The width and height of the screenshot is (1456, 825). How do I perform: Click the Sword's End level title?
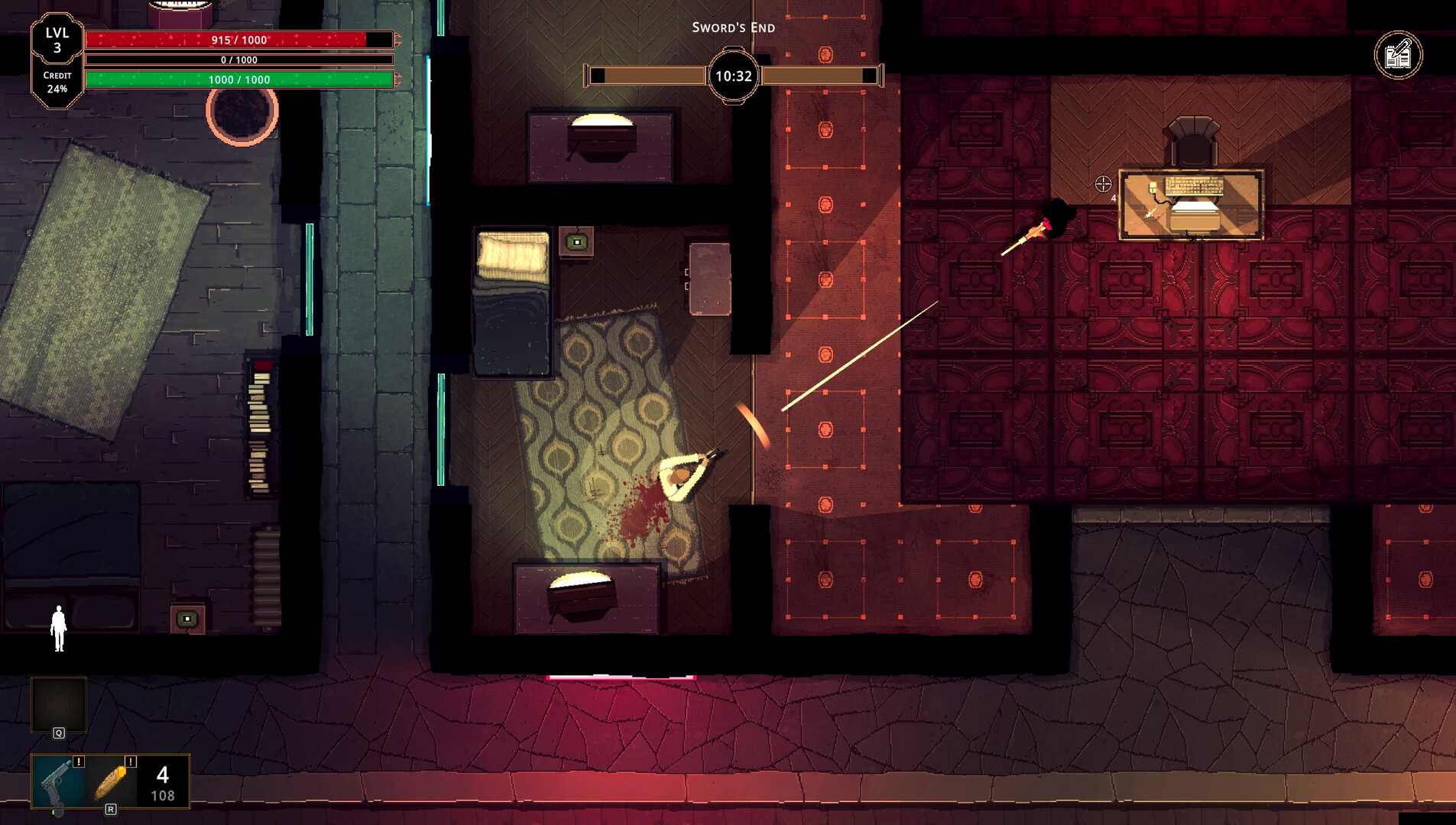click(734, 27)
